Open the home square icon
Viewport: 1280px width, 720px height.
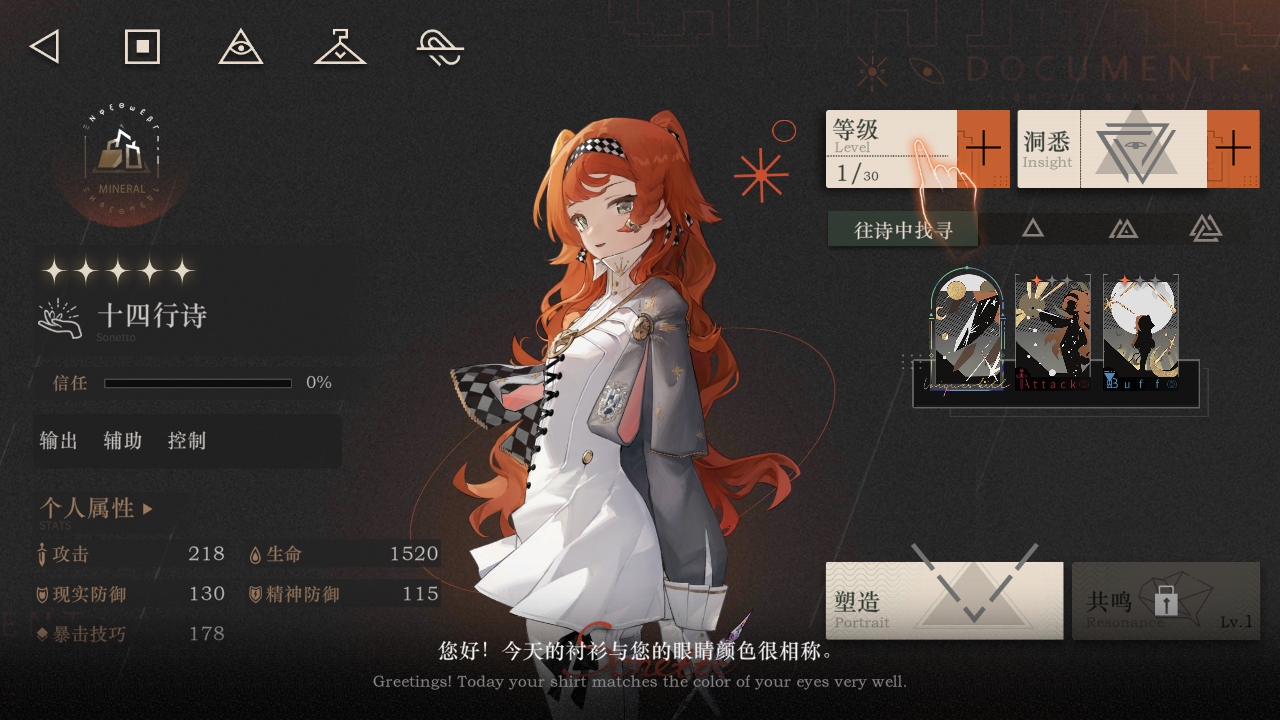pyautogui.click(x=142, y=47)
